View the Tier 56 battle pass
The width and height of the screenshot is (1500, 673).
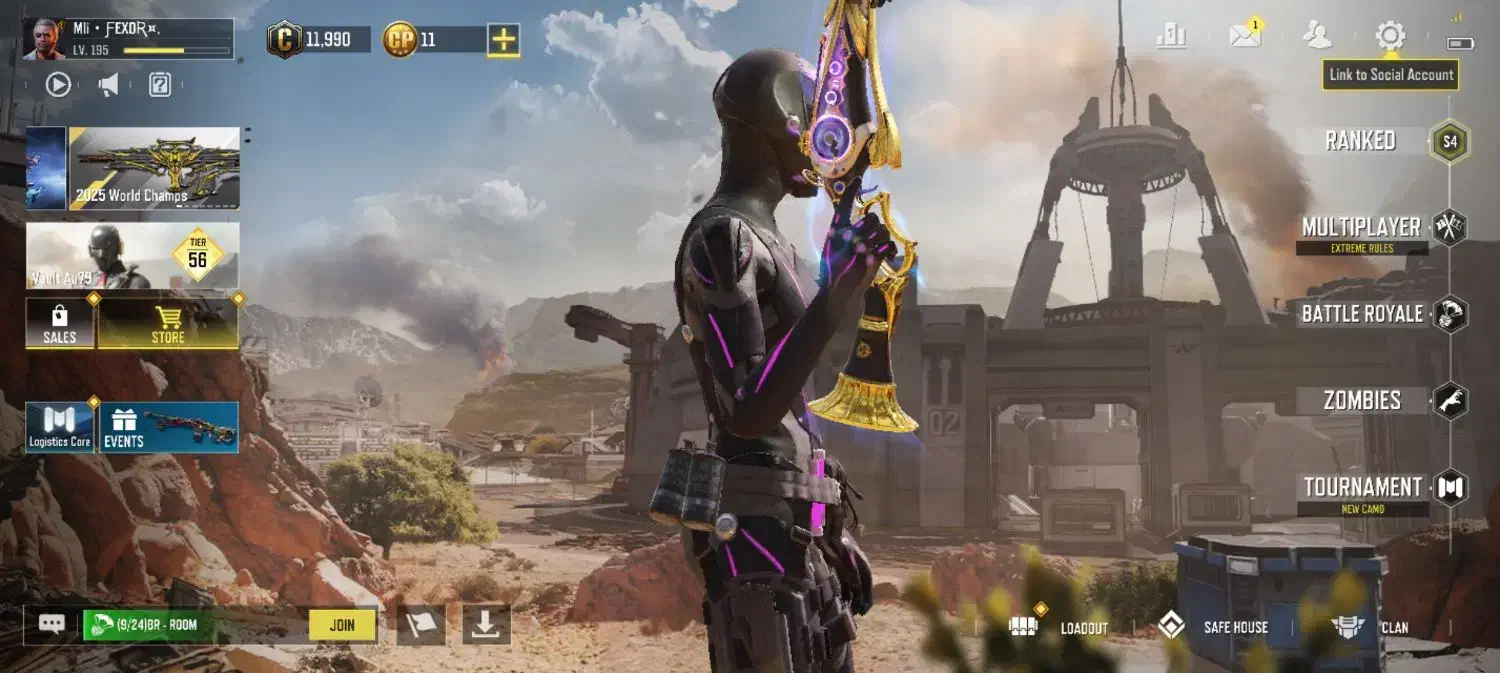[133, 256]
